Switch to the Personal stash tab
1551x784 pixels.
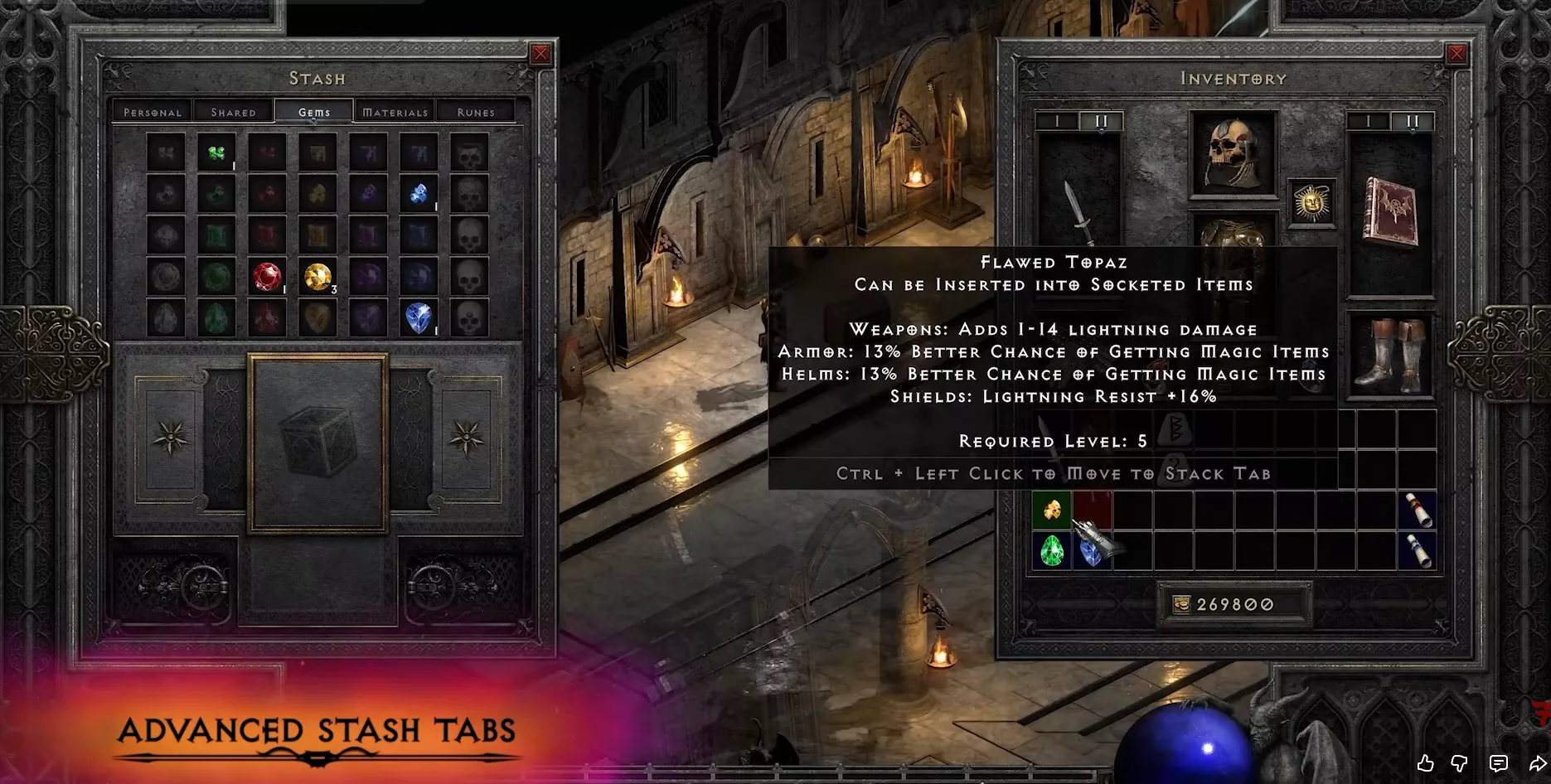(x=153, y=112)
